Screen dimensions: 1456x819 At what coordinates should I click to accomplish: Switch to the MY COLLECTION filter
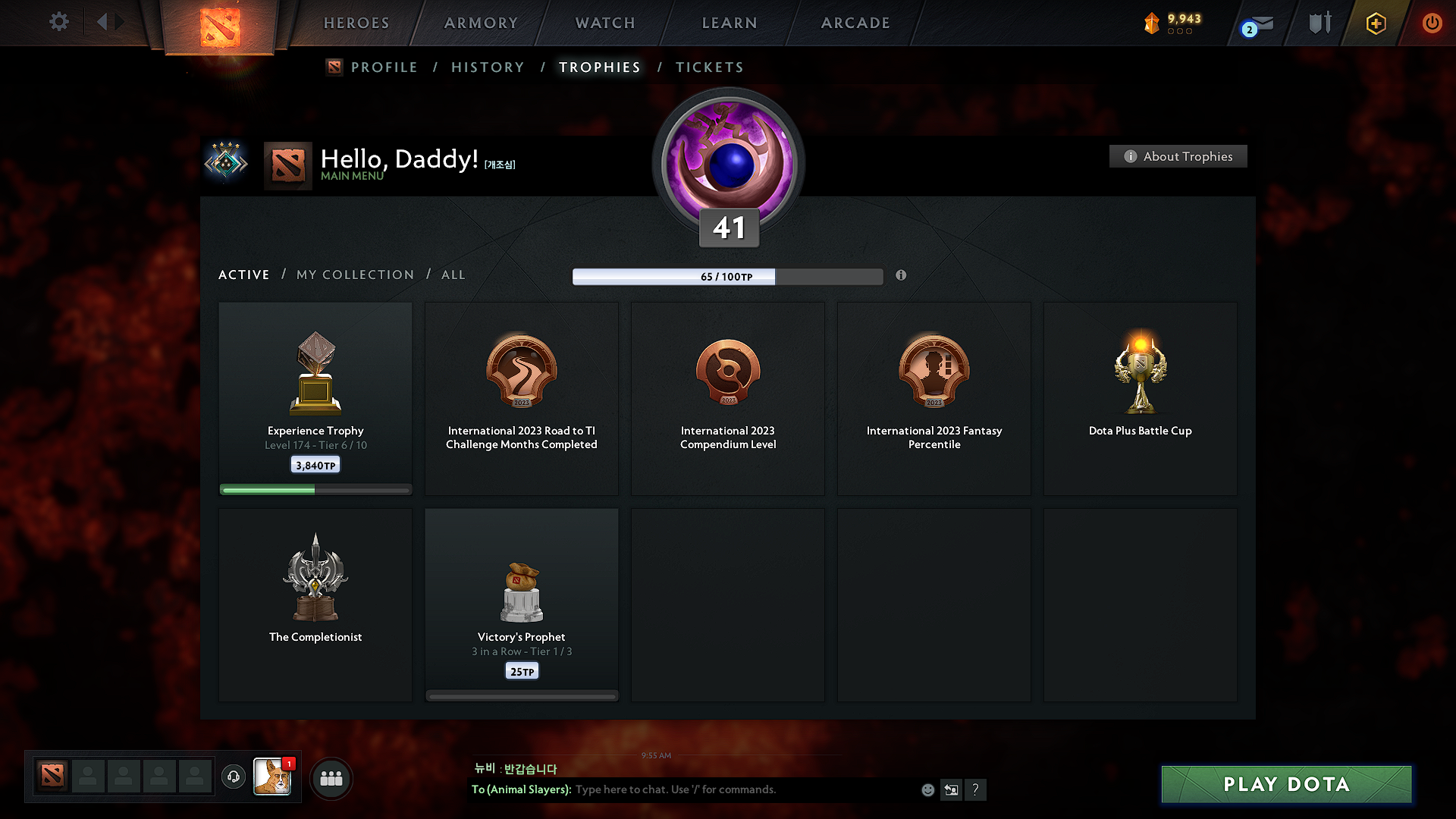[x=354, y=275]
